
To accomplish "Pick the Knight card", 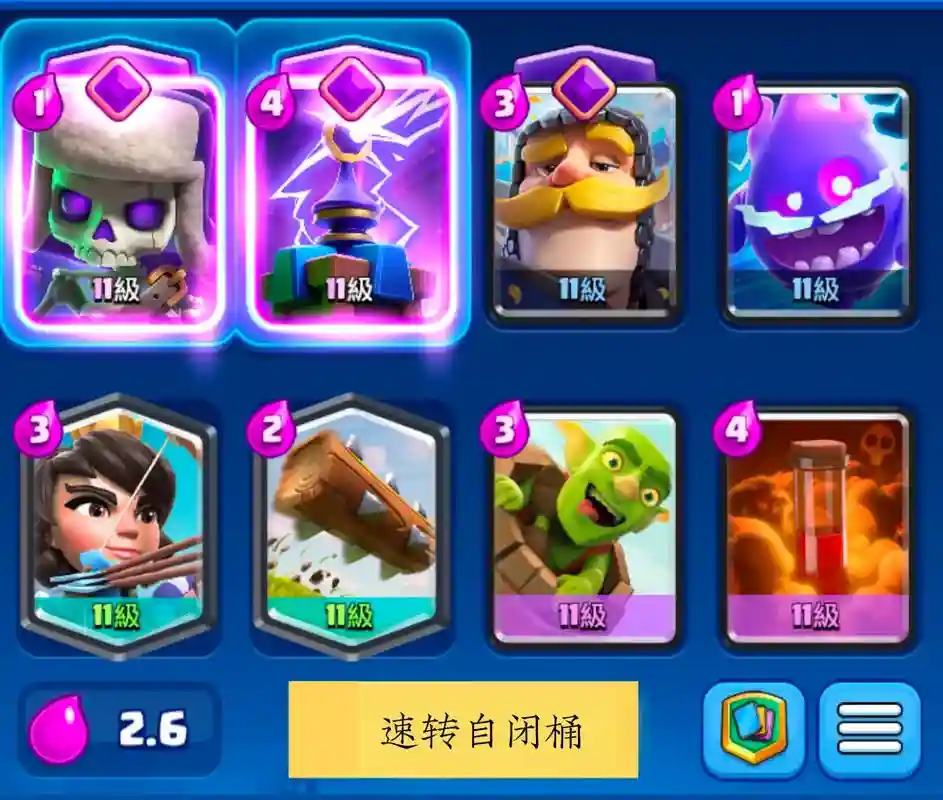I will (584, 200).
